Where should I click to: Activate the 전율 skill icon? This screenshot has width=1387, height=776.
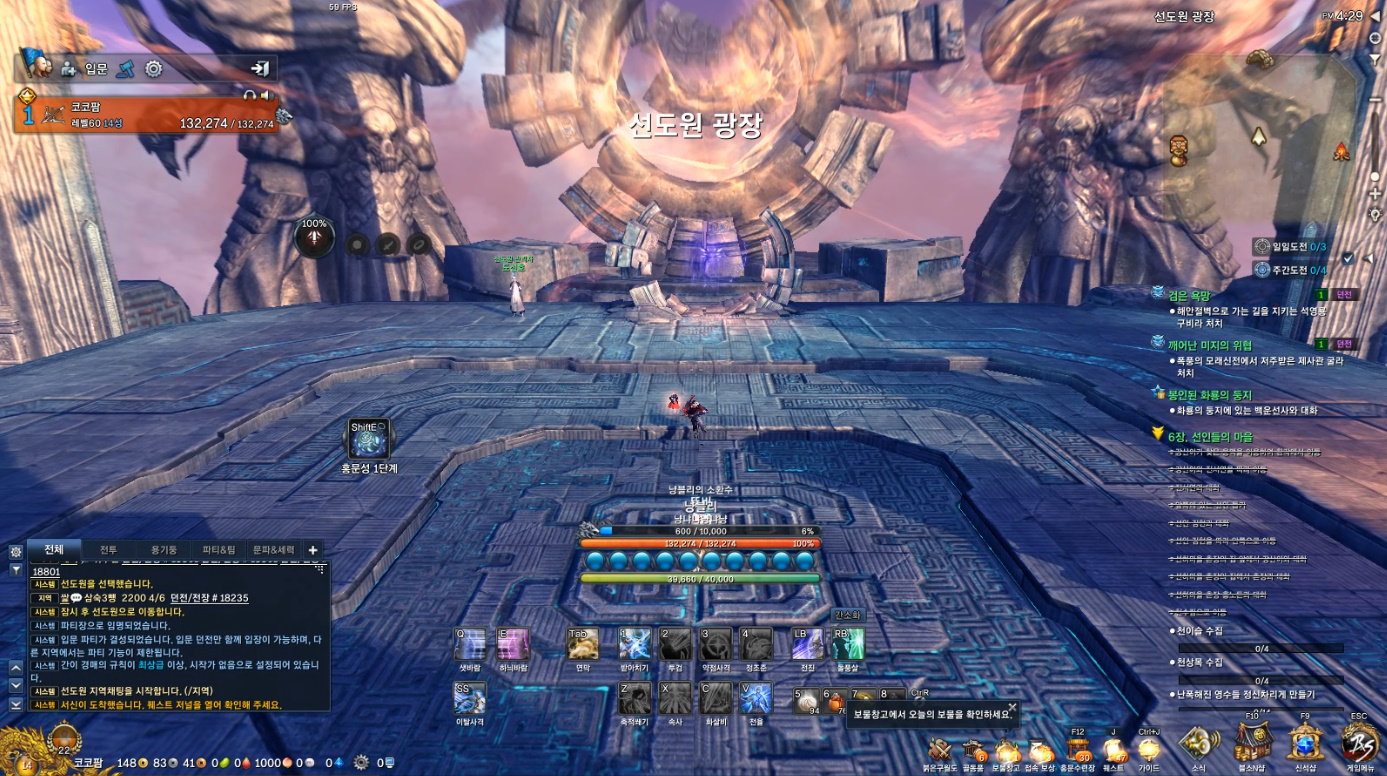pyautogui.click(x=755, y=698)
